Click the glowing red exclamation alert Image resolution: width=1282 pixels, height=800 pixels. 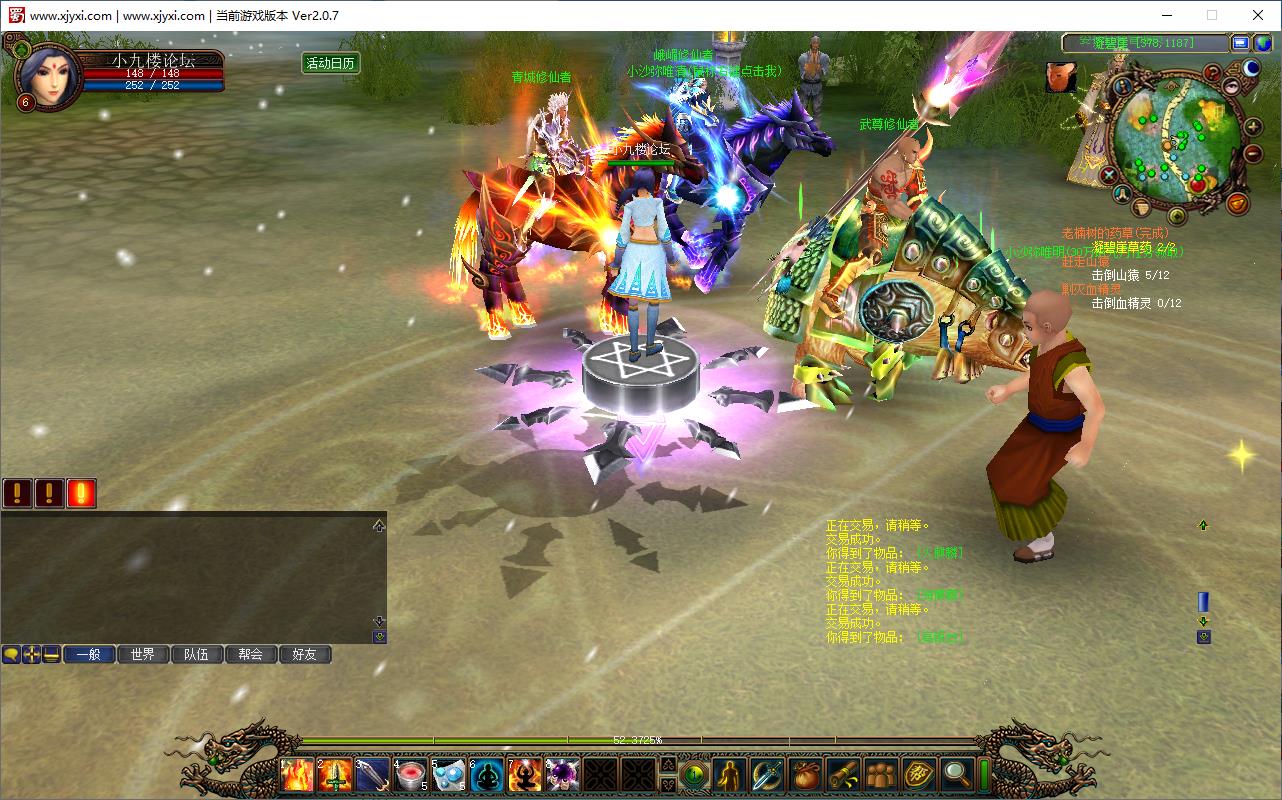(x=81, y=493)
